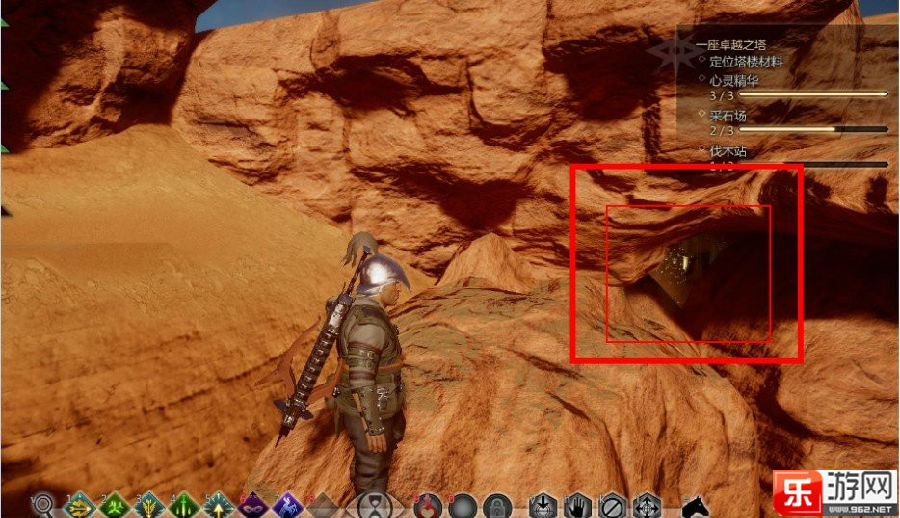Activate the triple-arrow volley ability
This screenshot has height=518, width=900.
pos(150,505)
